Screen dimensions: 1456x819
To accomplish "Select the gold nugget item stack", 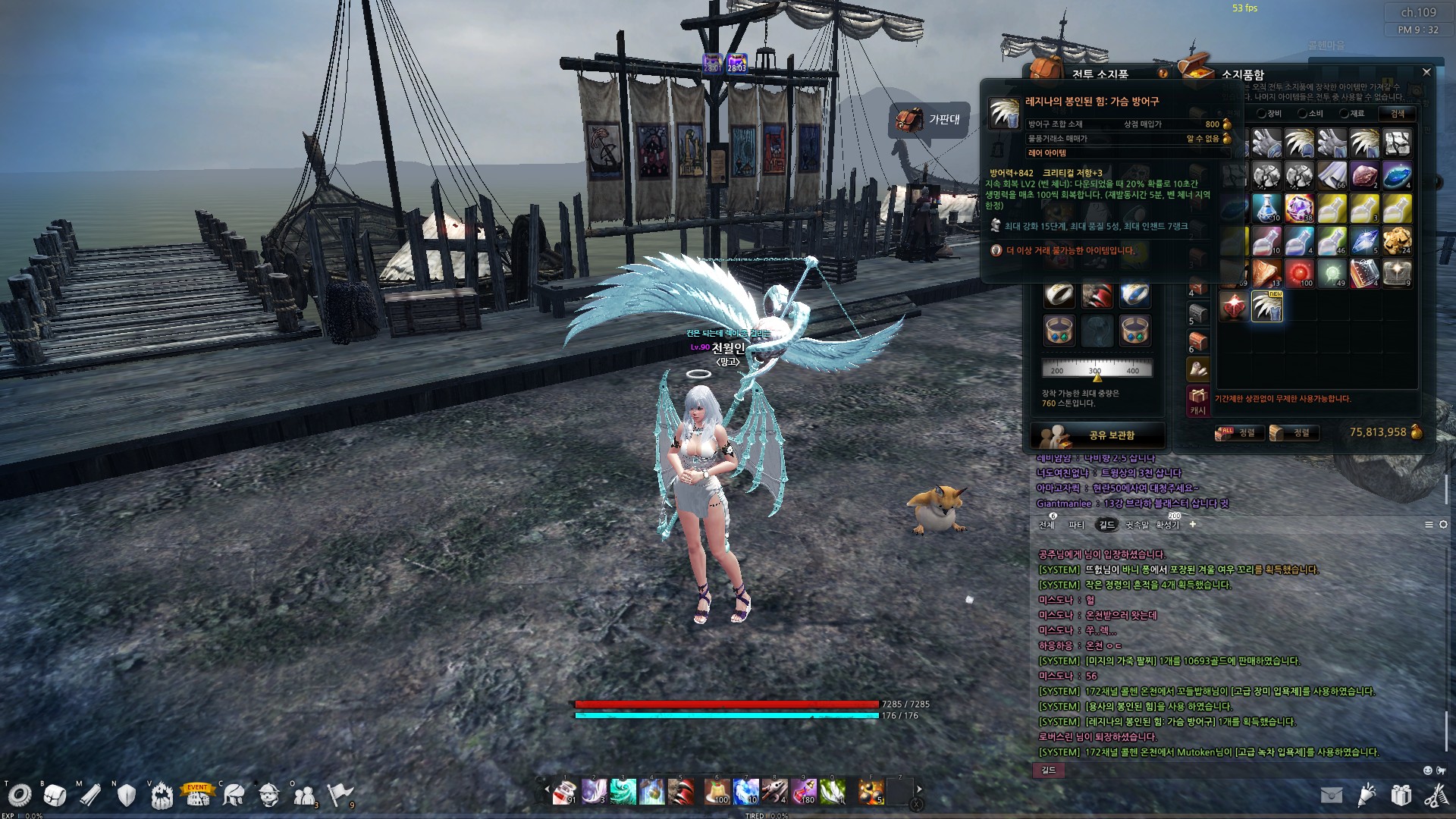I will point(1397,241).
